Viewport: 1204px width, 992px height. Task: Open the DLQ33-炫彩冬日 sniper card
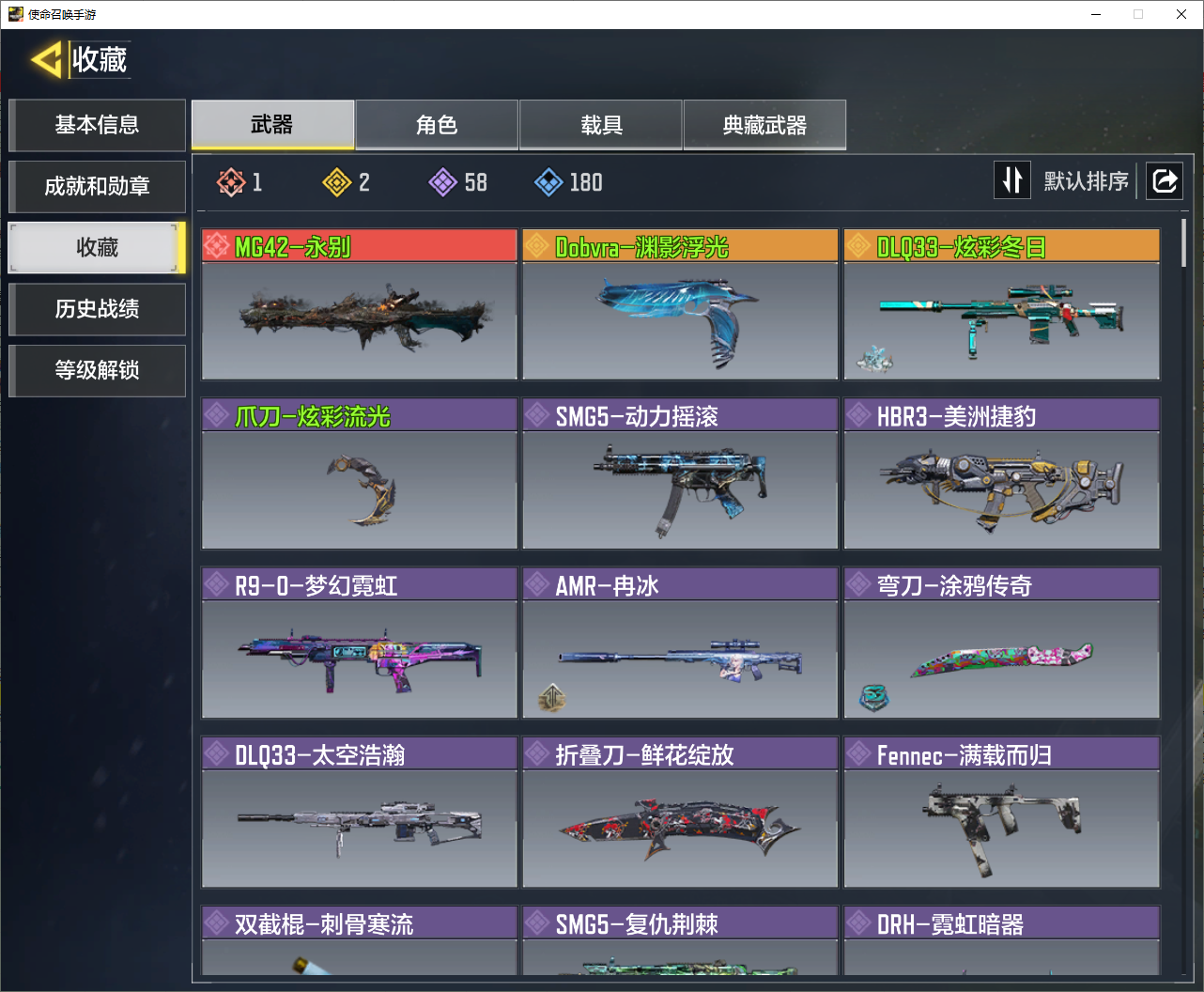[1001, 304]
